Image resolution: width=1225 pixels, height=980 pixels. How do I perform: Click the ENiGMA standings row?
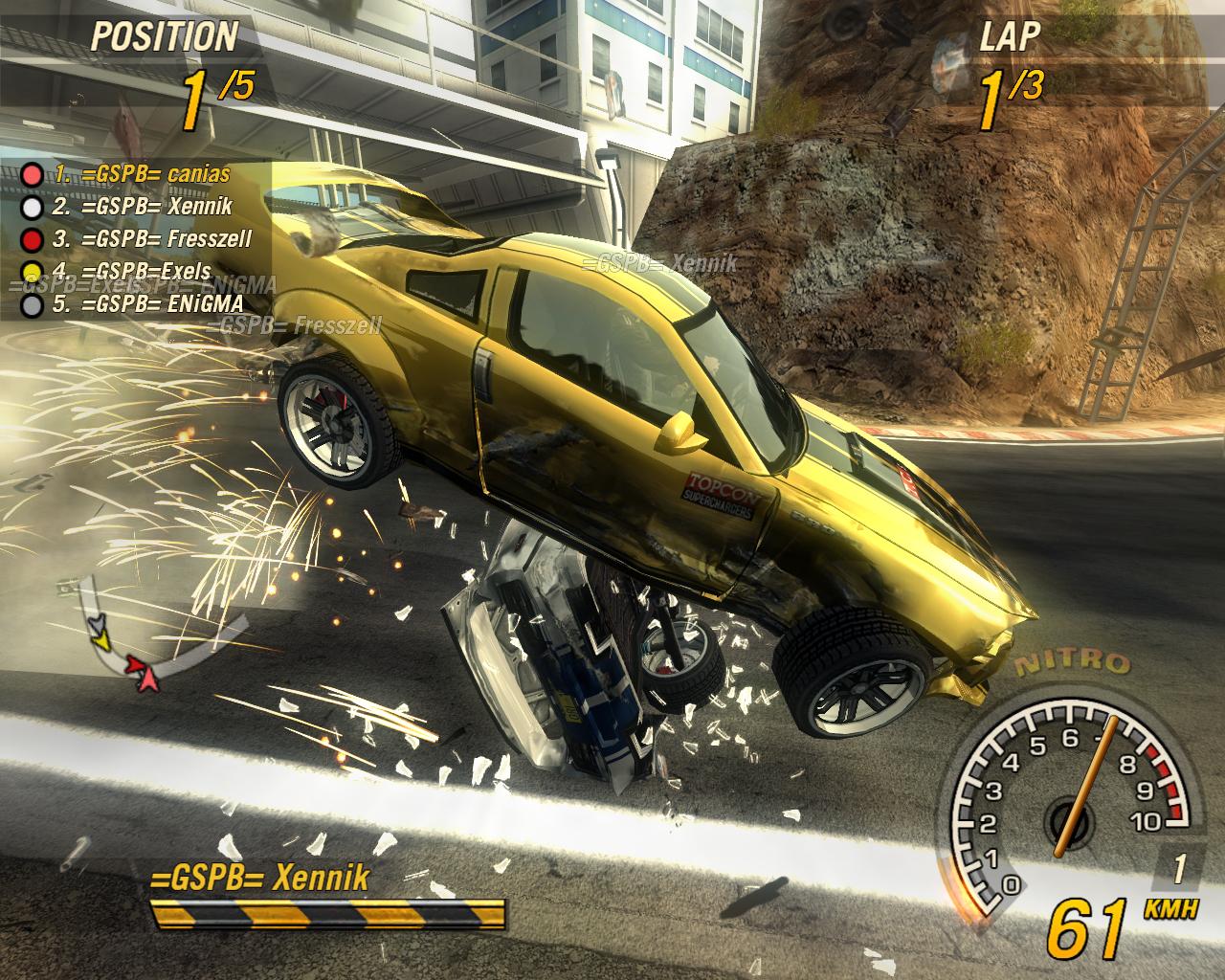146,304
